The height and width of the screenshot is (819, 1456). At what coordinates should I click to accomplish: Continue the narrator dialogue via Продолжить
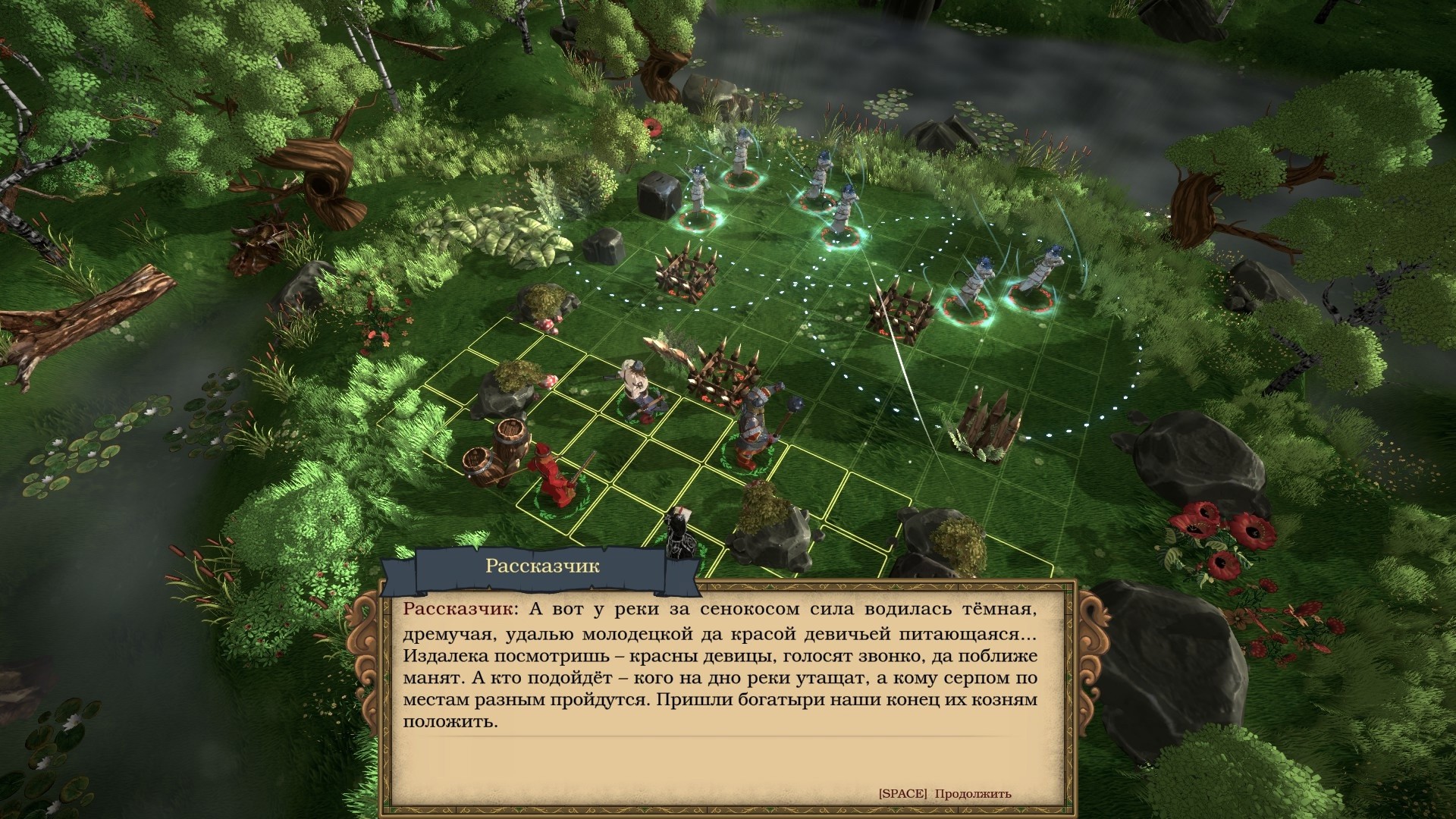972,794
